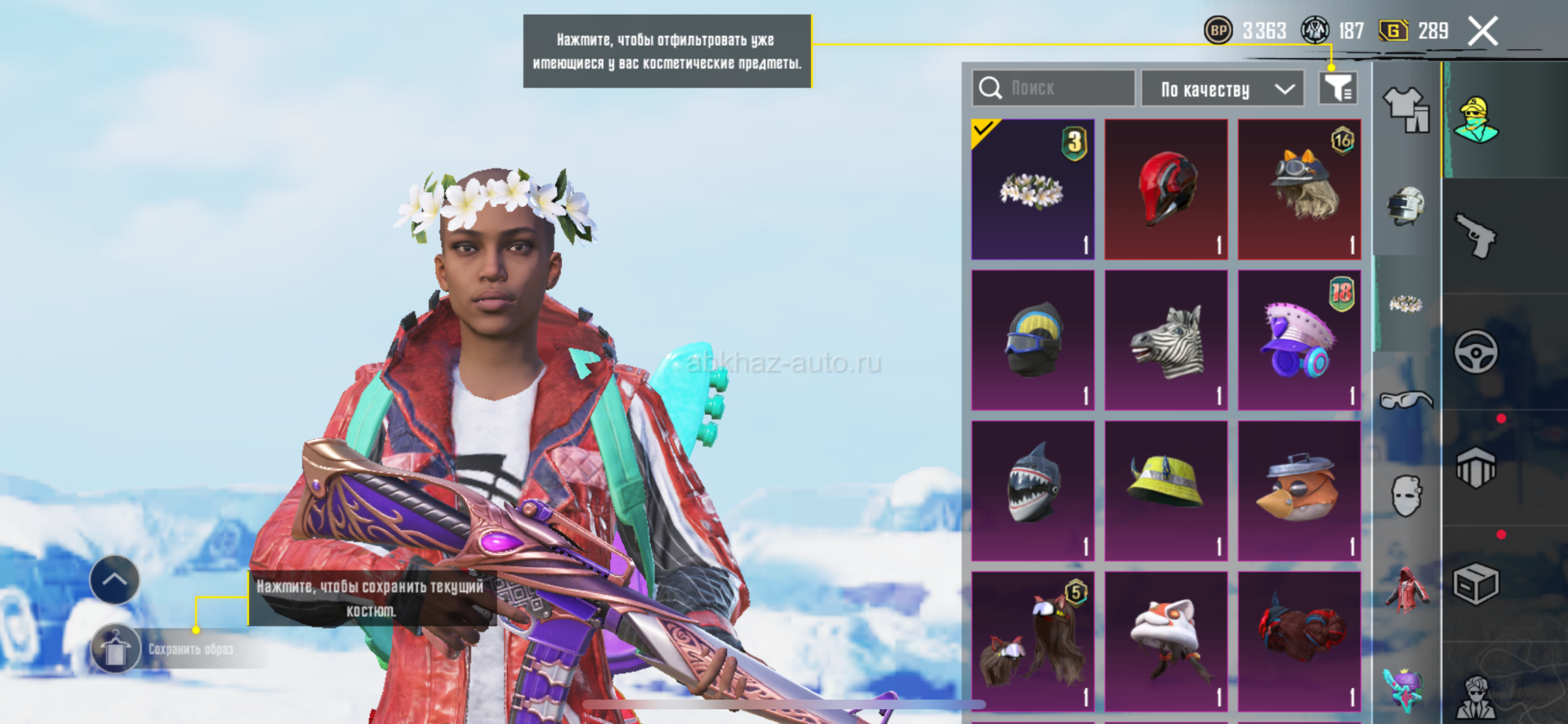The height and width of the screenshot is (724, 1568).
Task: Select the white flower wreath item
Action: [1033, 190]
